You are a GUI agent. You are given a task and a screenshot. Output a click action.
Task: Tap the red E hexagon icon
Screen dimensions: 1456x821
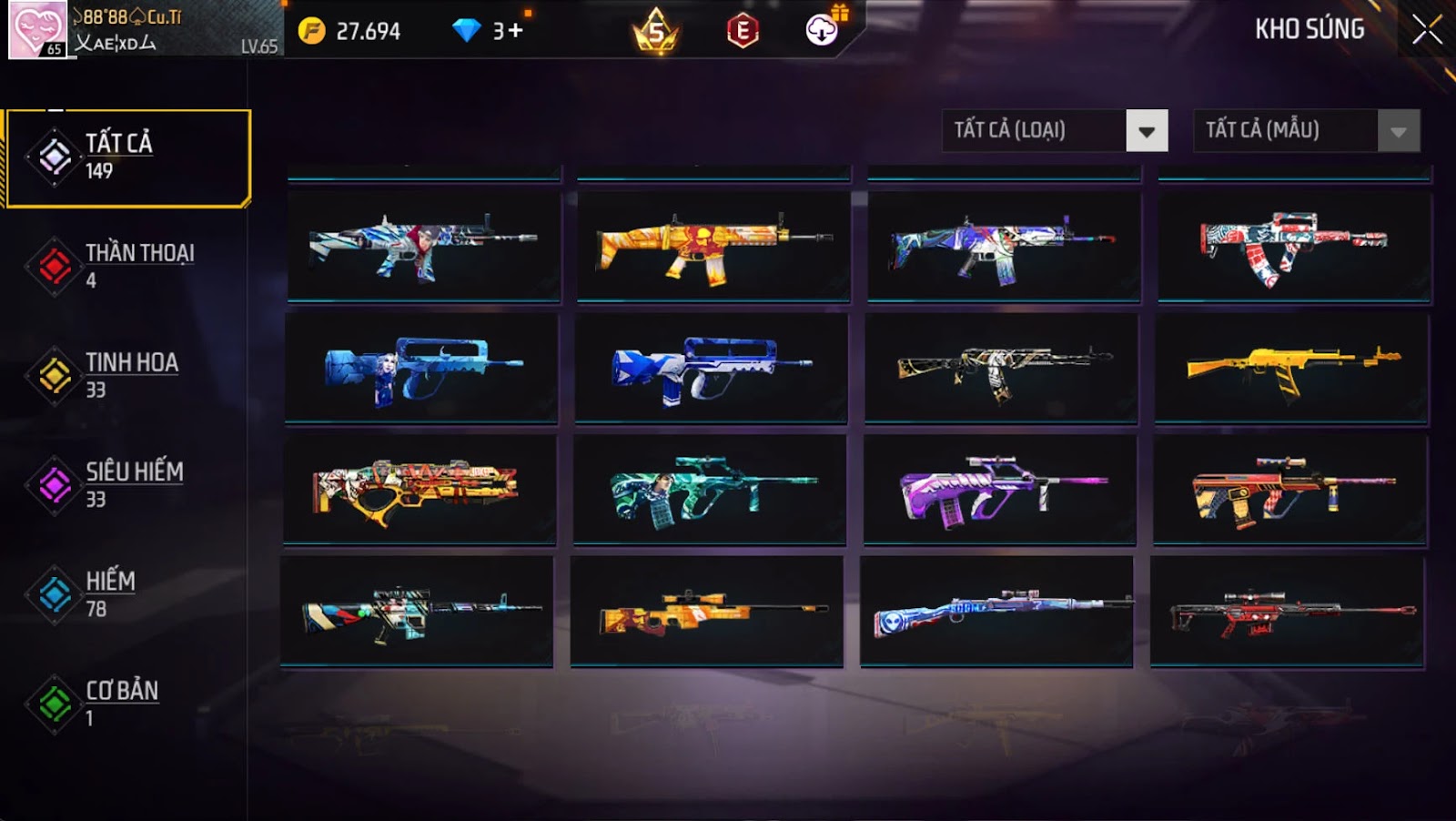743,31
